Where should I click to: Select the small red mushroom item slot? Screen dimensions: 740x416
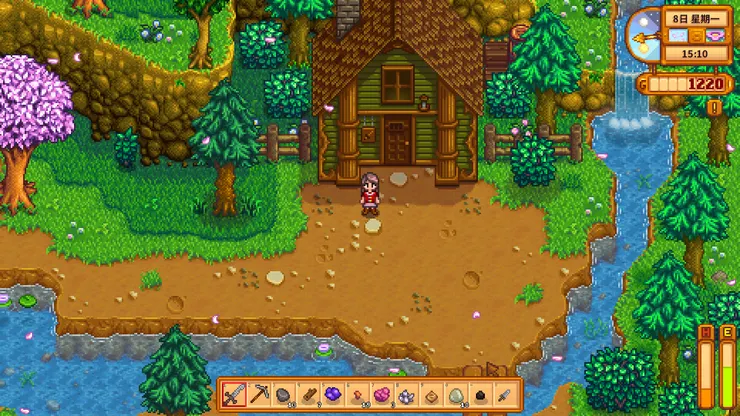coord(356,394)
